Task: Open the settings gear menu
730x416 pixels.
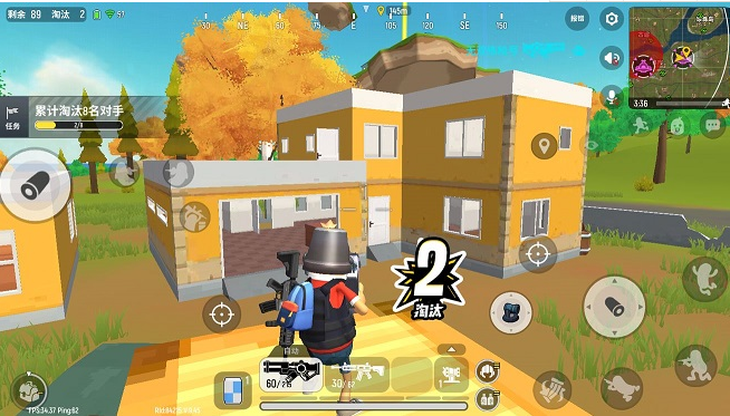Action: [612, 19]
